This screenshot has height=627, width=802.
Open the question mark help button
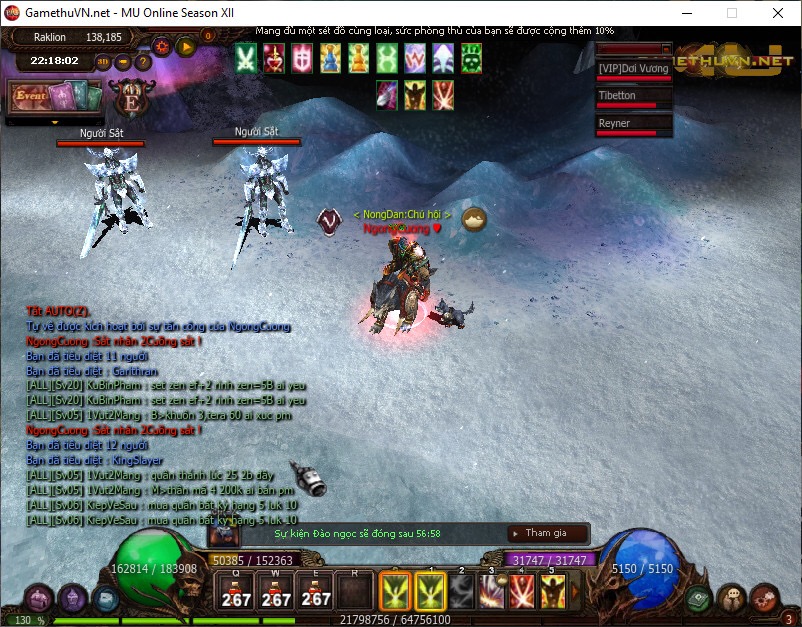point(143,62)
